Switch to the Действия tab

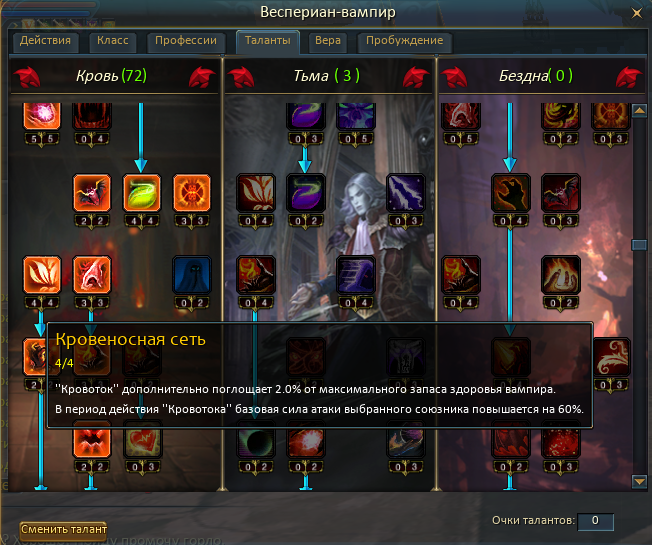tap(44, 42)
